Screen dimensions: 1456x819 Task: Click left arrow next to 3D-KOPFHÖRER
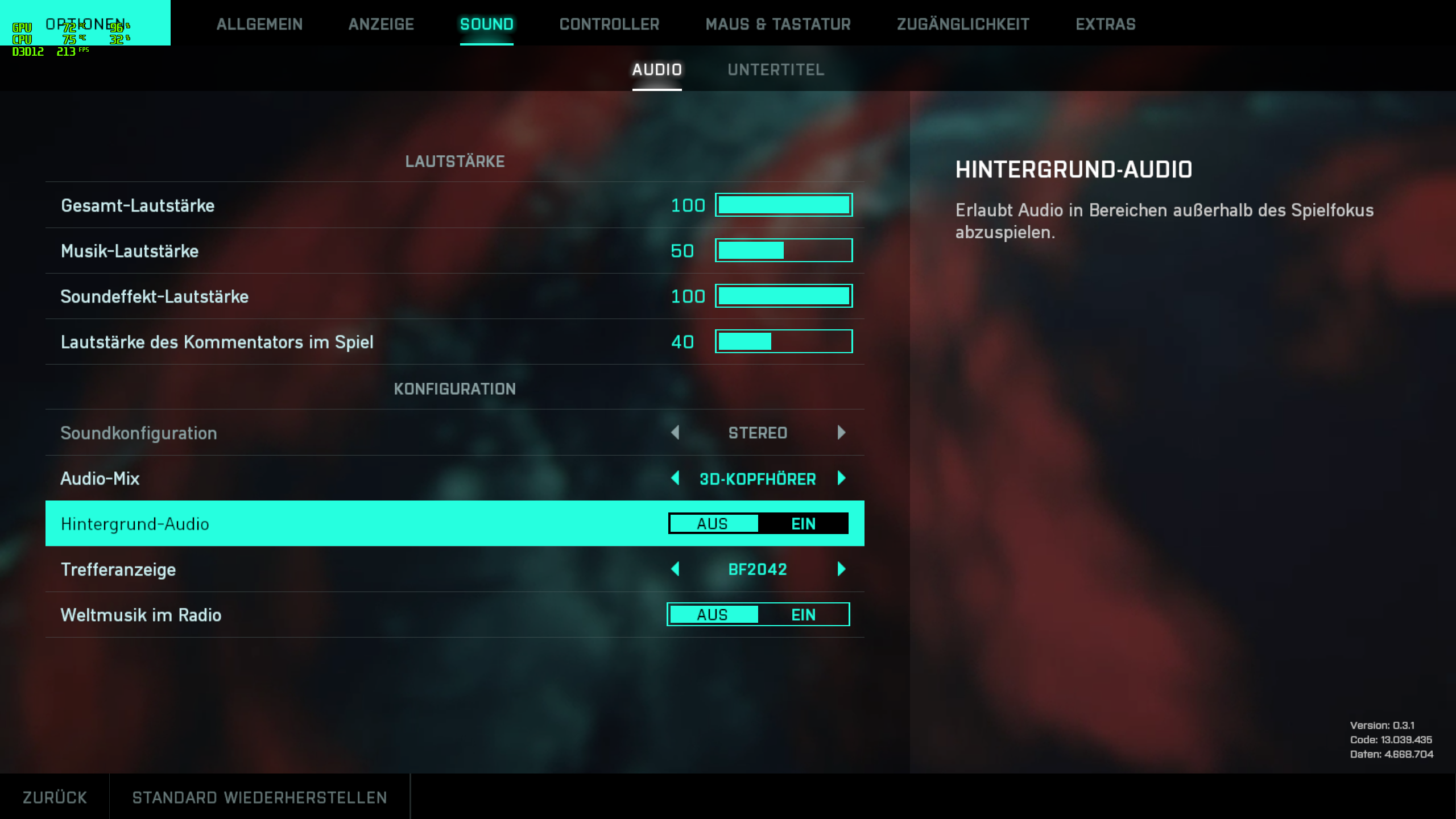676,478
